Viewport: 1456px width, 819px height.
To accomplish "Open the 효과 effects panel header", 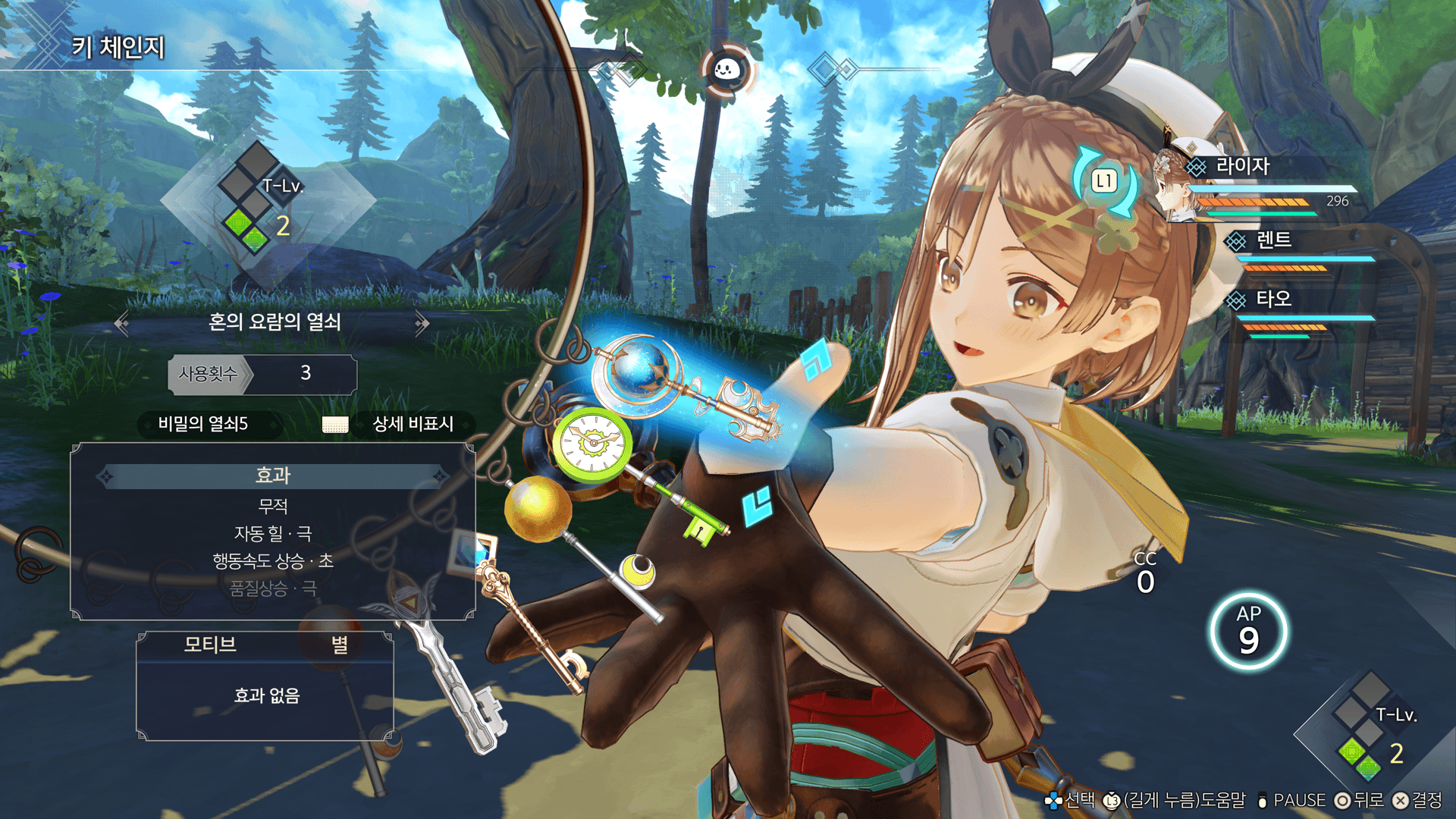I will click(272, 475).
